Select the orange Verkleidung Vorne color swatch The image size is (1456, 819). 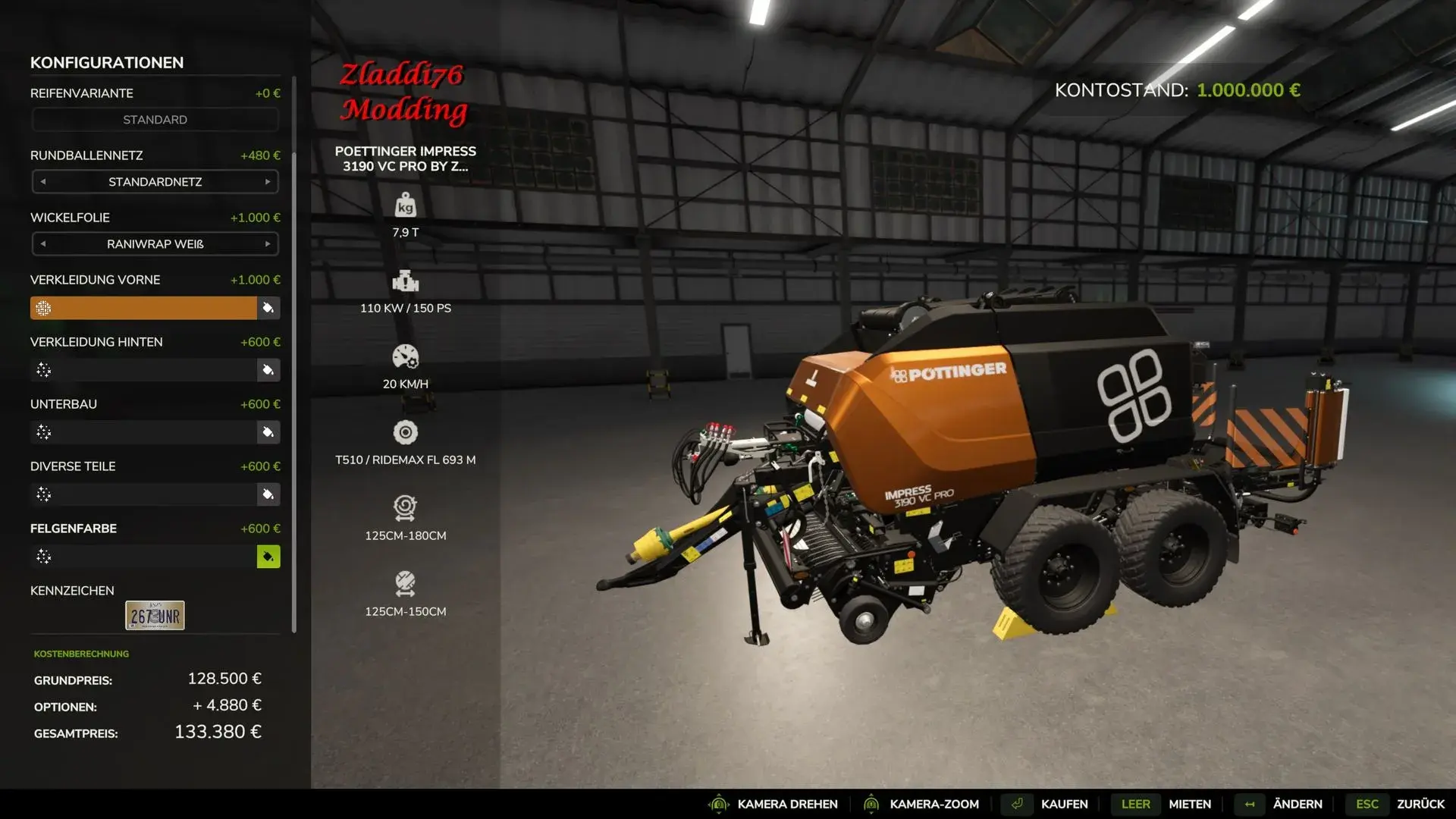pos(144,308)
